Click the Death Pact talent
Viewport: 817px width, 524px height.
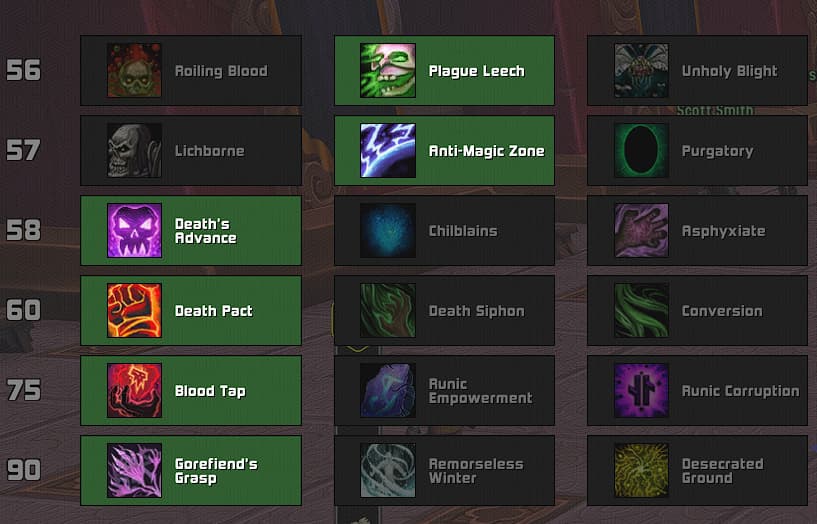pos(191,311)
